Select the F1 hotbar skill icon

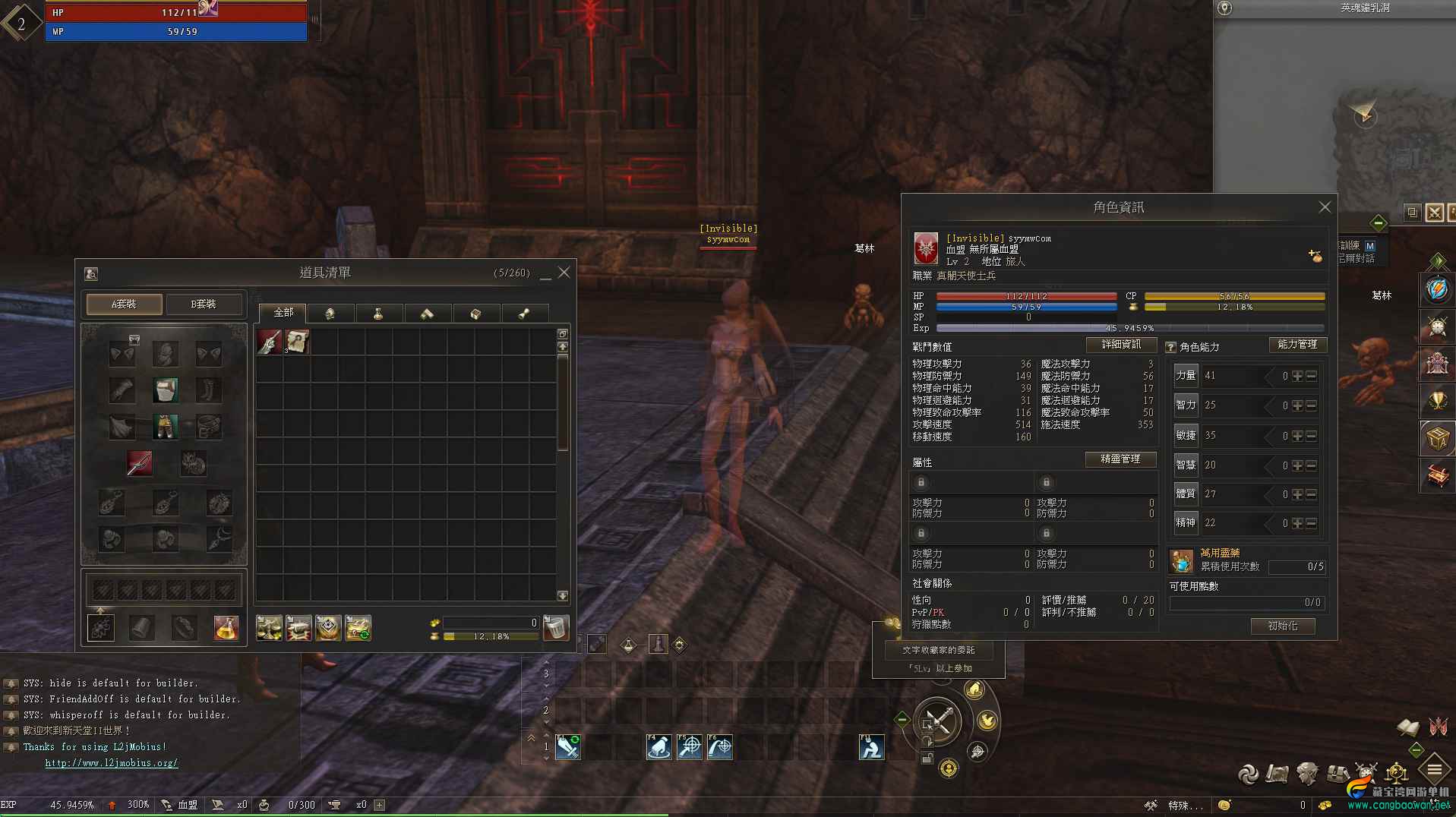point(568,747)
